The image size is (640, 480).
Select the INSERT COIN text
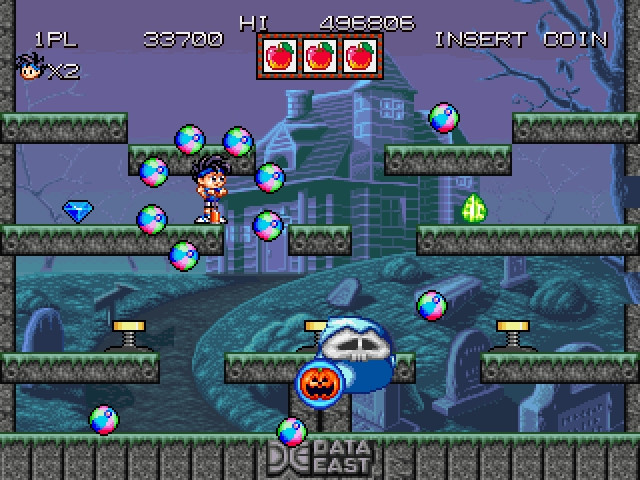coord(520,39)
